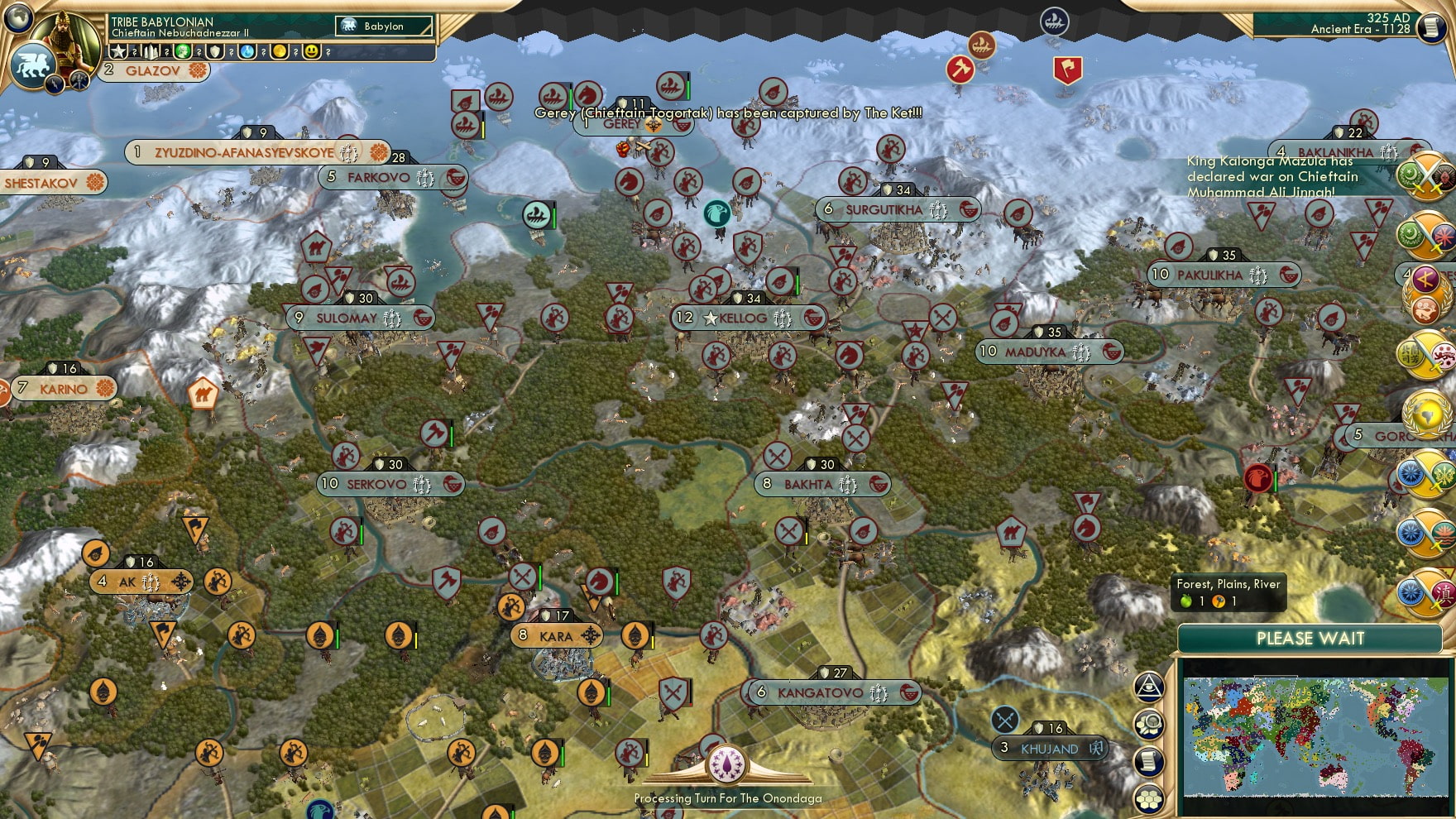Viewport: 1456px width, 819px height.
Task: Click the science flask icon in the resource bar
Action: coord(247,51)
